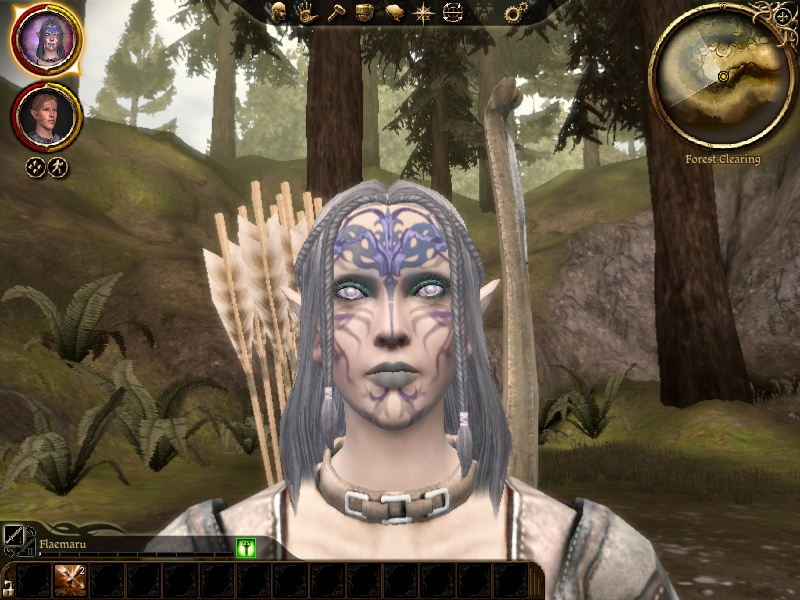Select the blond elf companion portrait
Screen dimensions: 800x600
[x=46, y=117]
